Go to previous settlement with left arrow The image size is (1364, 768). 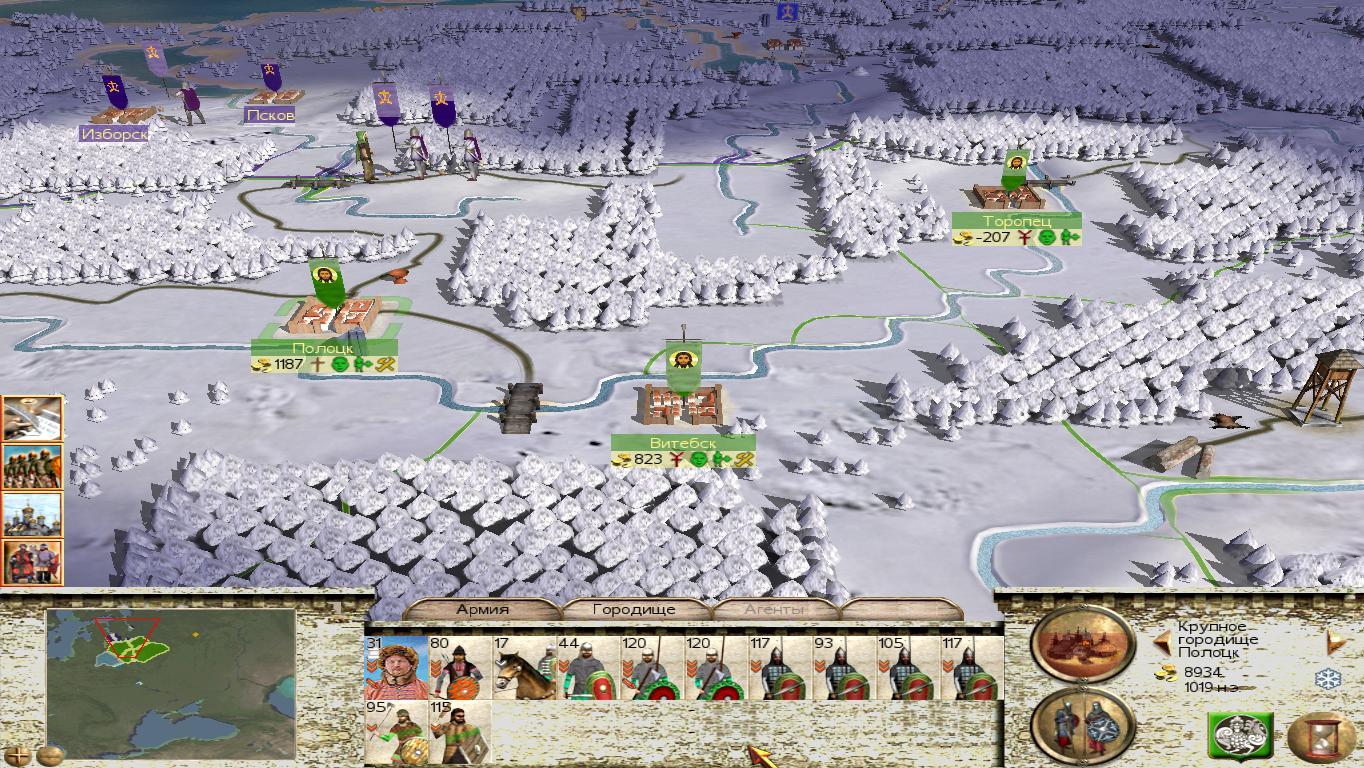(x=1162, y=642)
